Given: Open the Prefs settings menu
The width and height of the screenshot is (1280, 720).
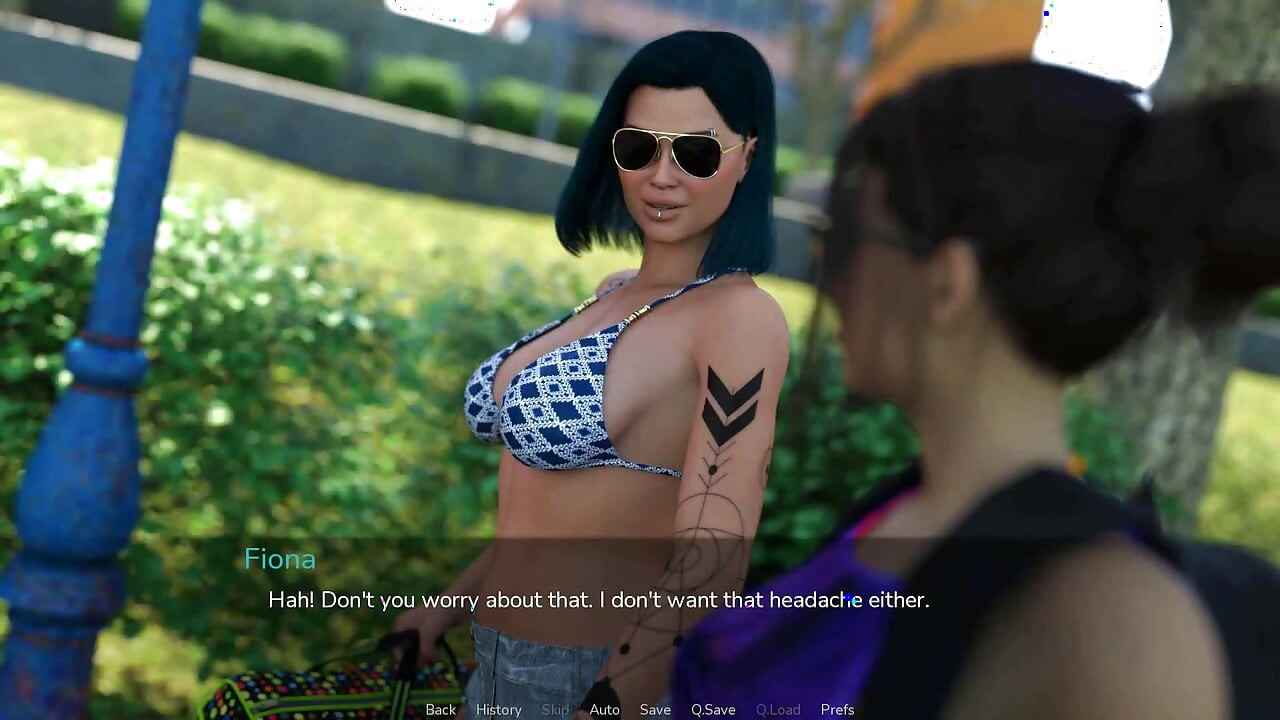Looking at the screenshot, I should click(x=837, y=709).
